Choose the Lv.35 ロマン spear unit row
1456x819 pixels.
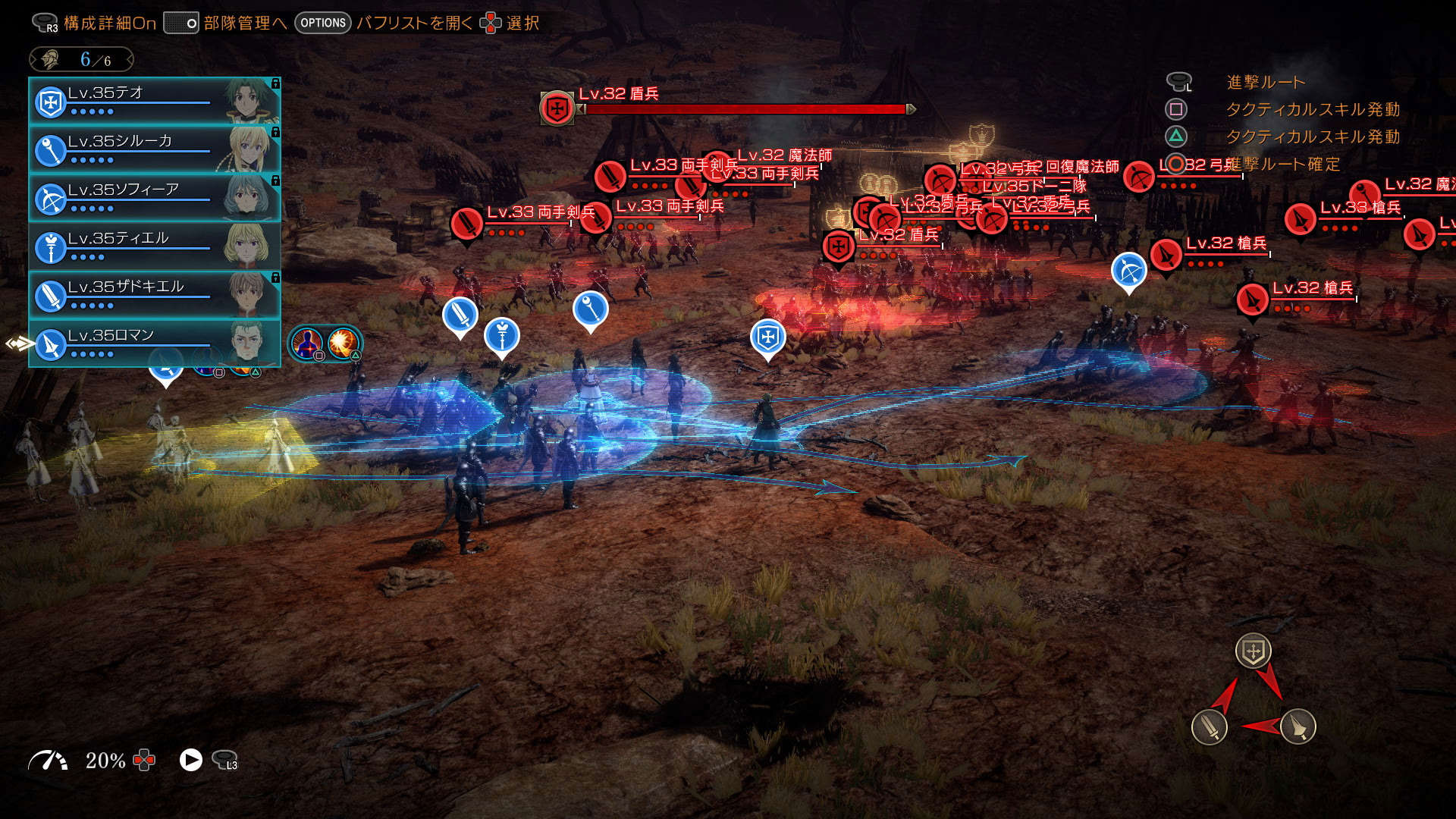point(154,344)
